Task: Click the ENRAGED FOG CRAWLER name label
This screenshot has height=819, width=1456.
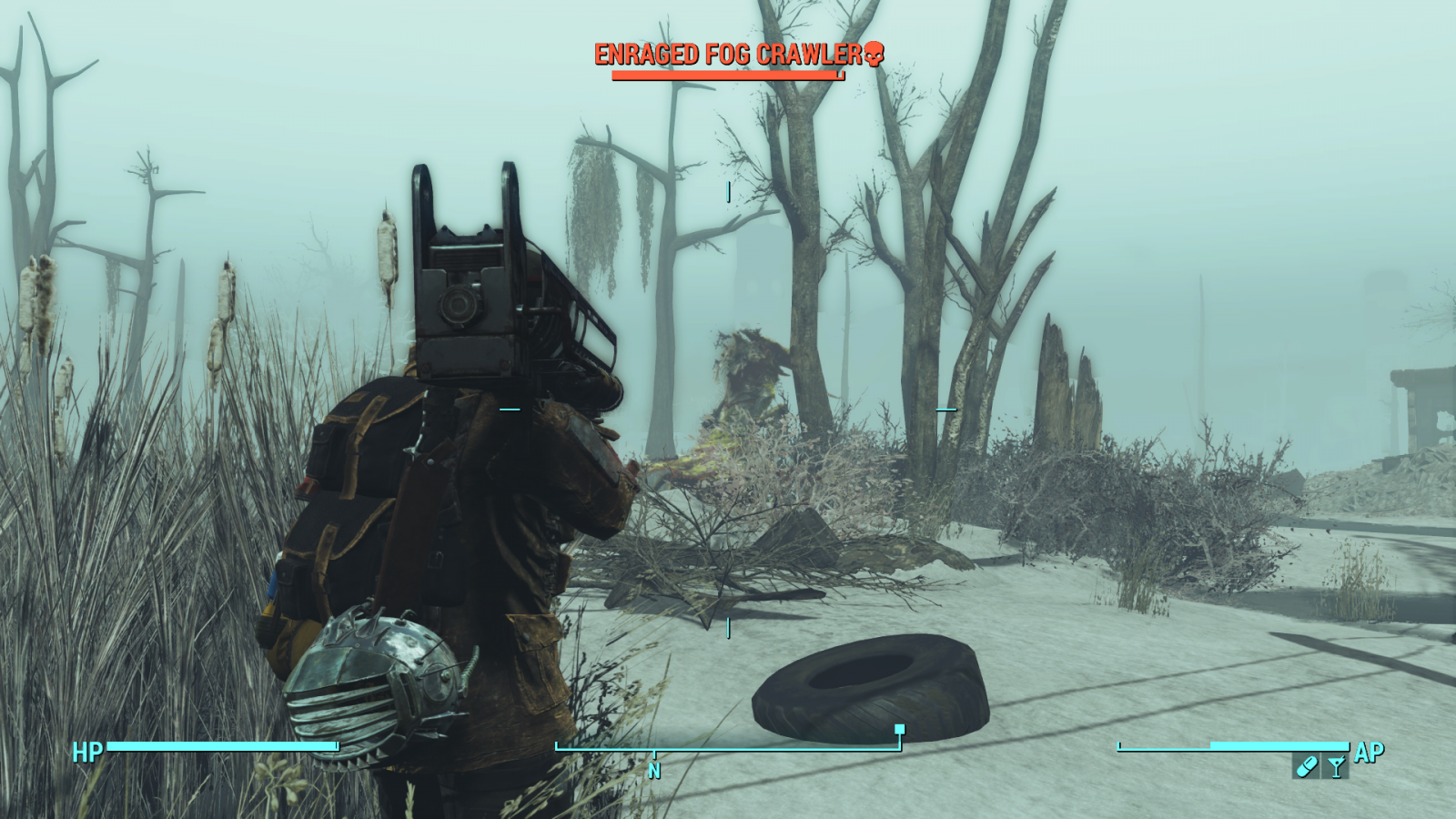Action: pos(728,55)
